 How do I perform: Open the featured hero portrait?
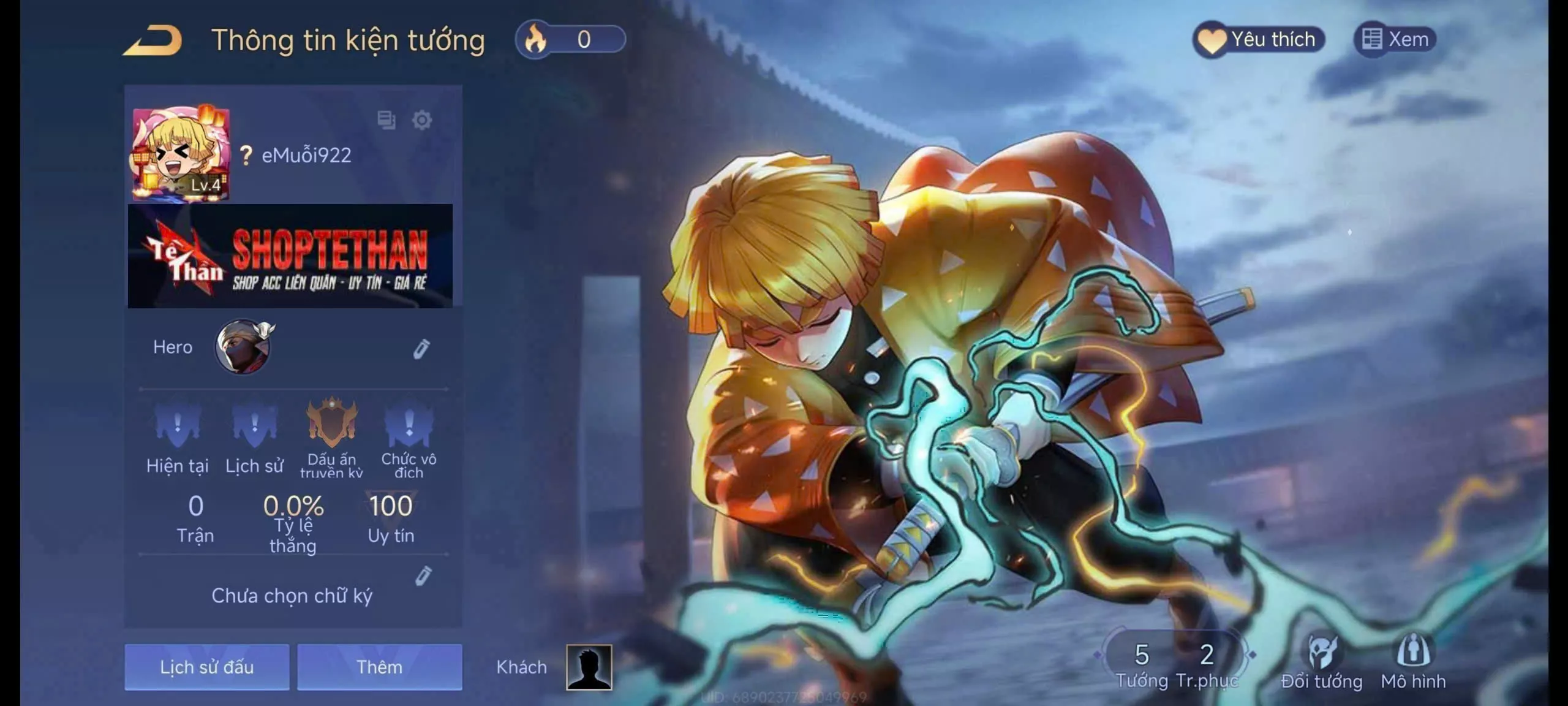tap(243, 347)
